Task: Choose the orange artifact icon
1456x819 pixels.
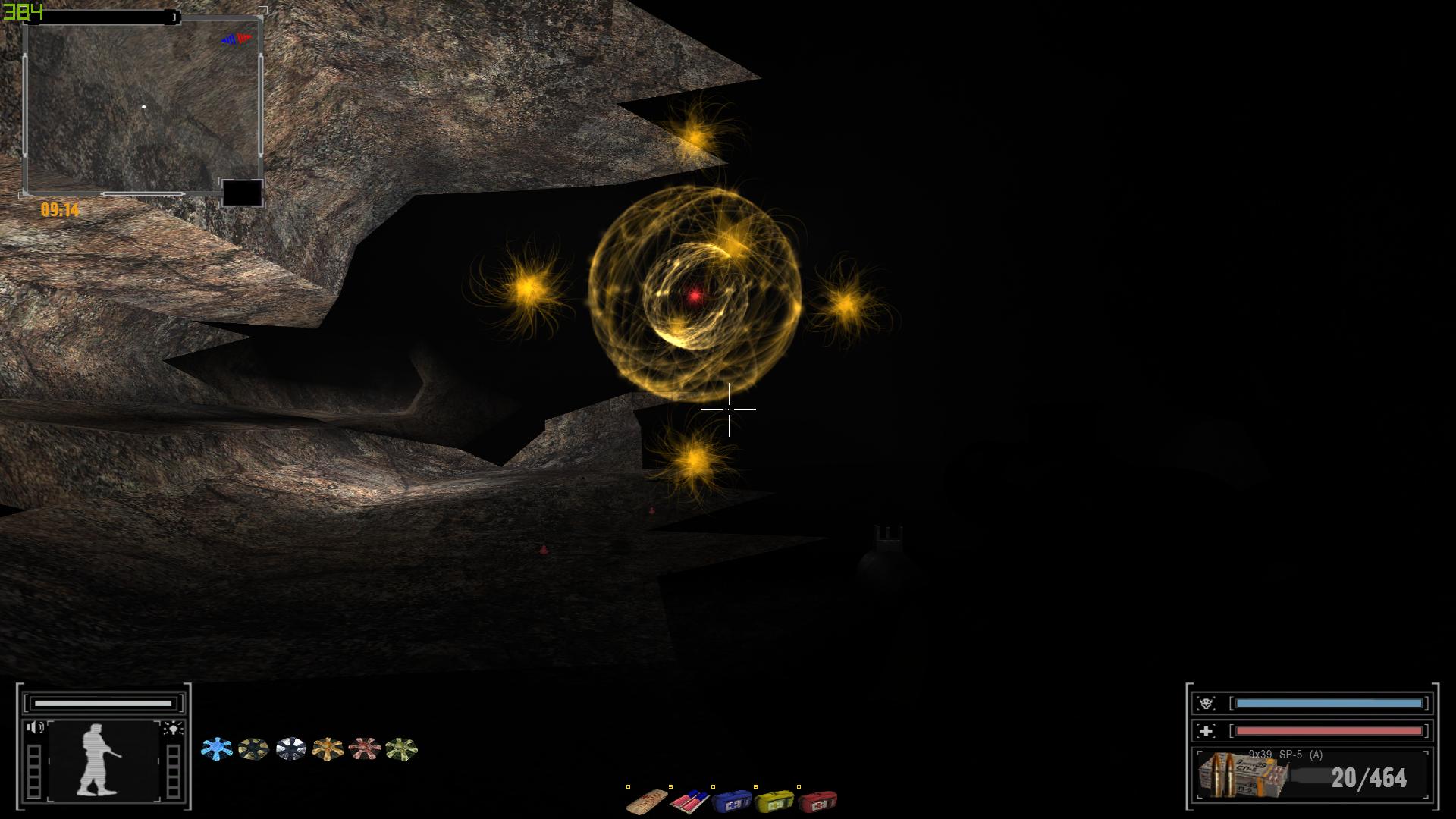Action: (328, 749)
